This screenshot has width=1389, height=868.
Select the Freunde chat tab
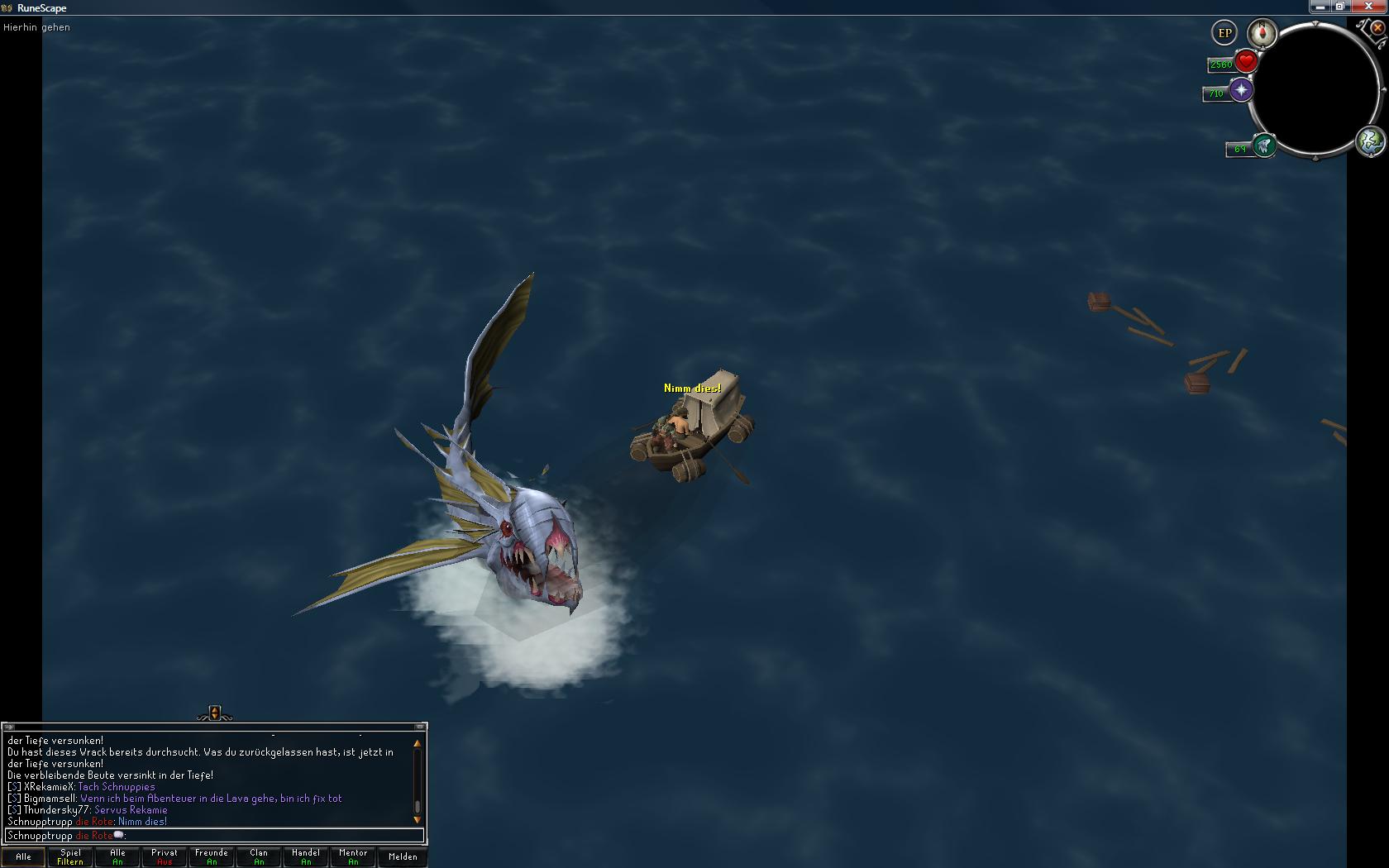tap(212, 856)
